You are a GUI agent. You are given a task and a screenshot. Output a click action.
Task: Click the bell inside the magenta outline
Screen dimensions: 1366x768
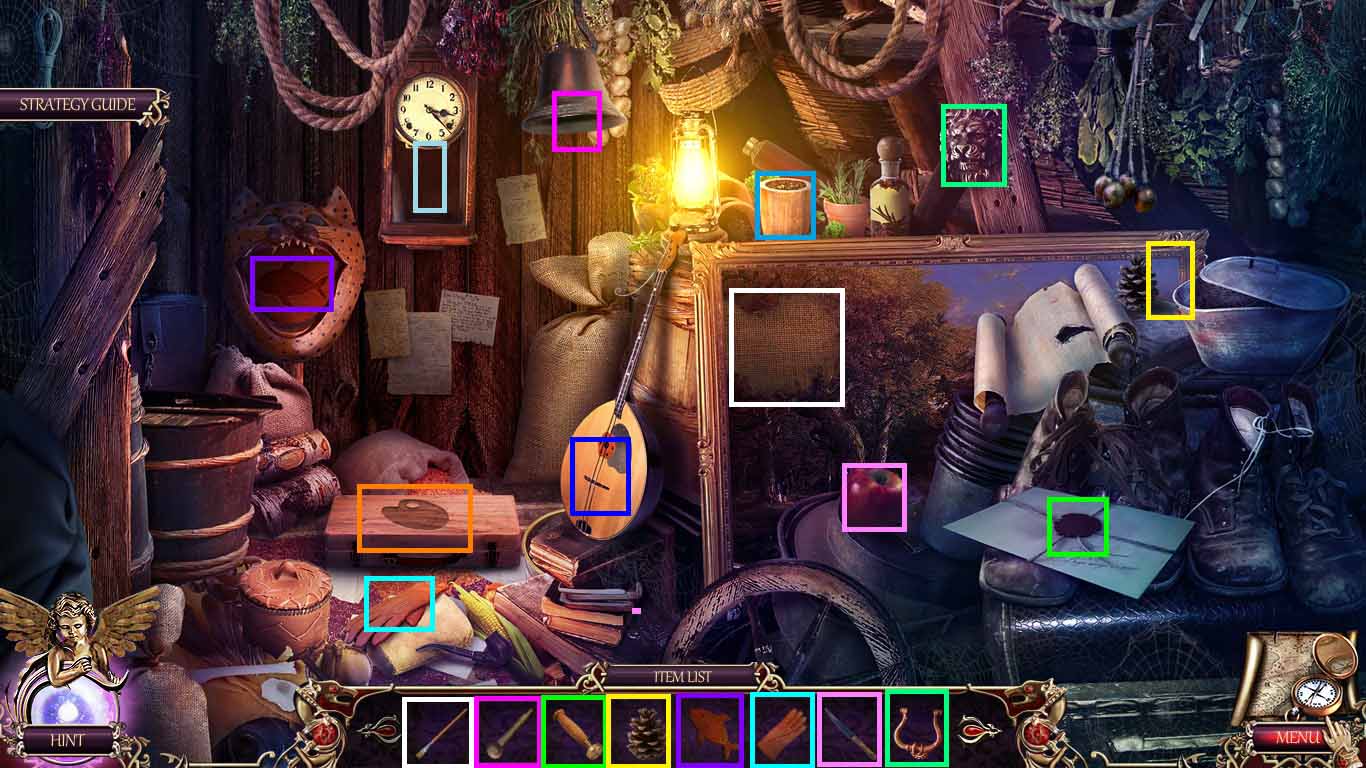click(576, 121)
